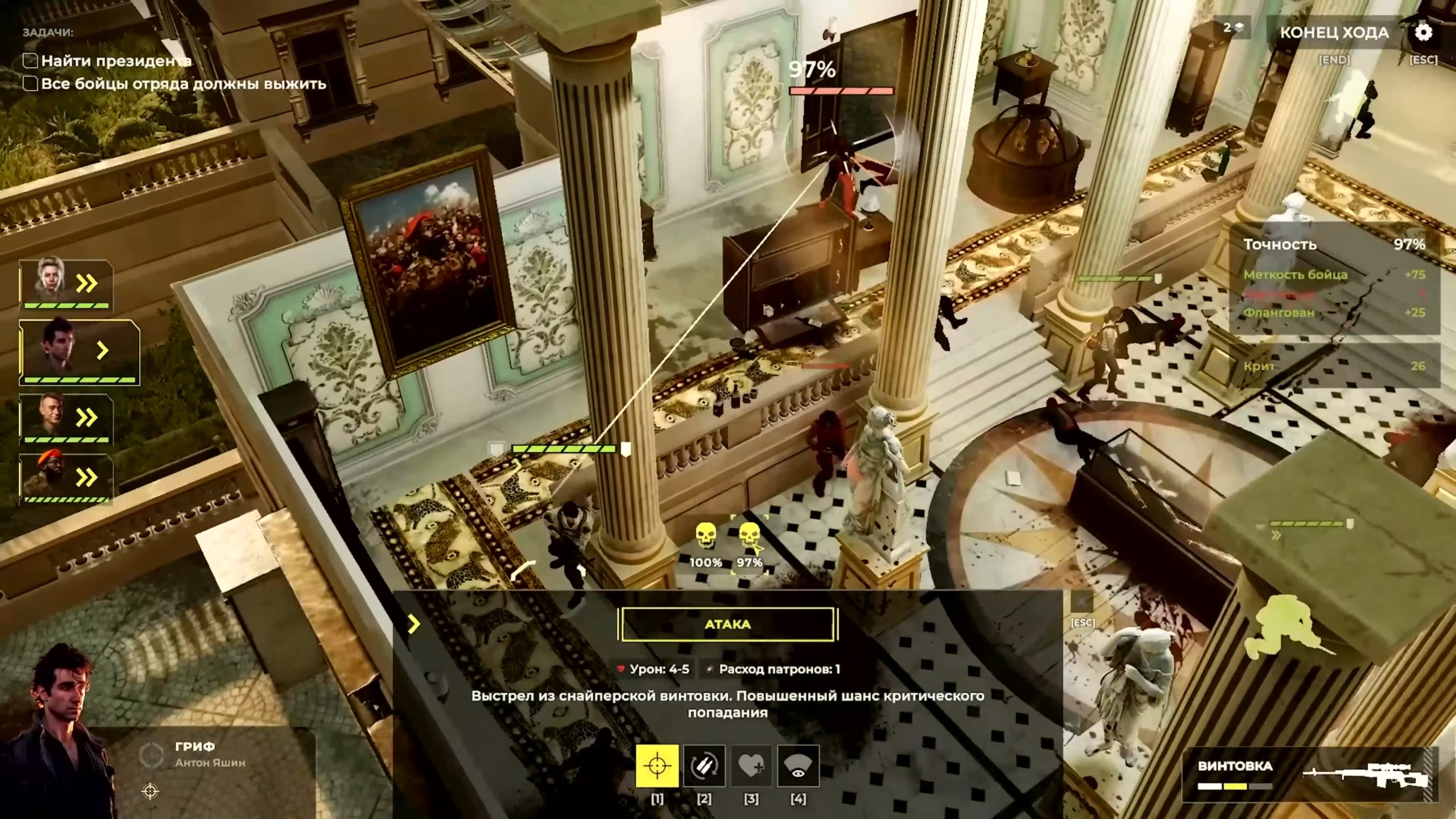Choose the 97% skull target marker

tap(749, 538)
